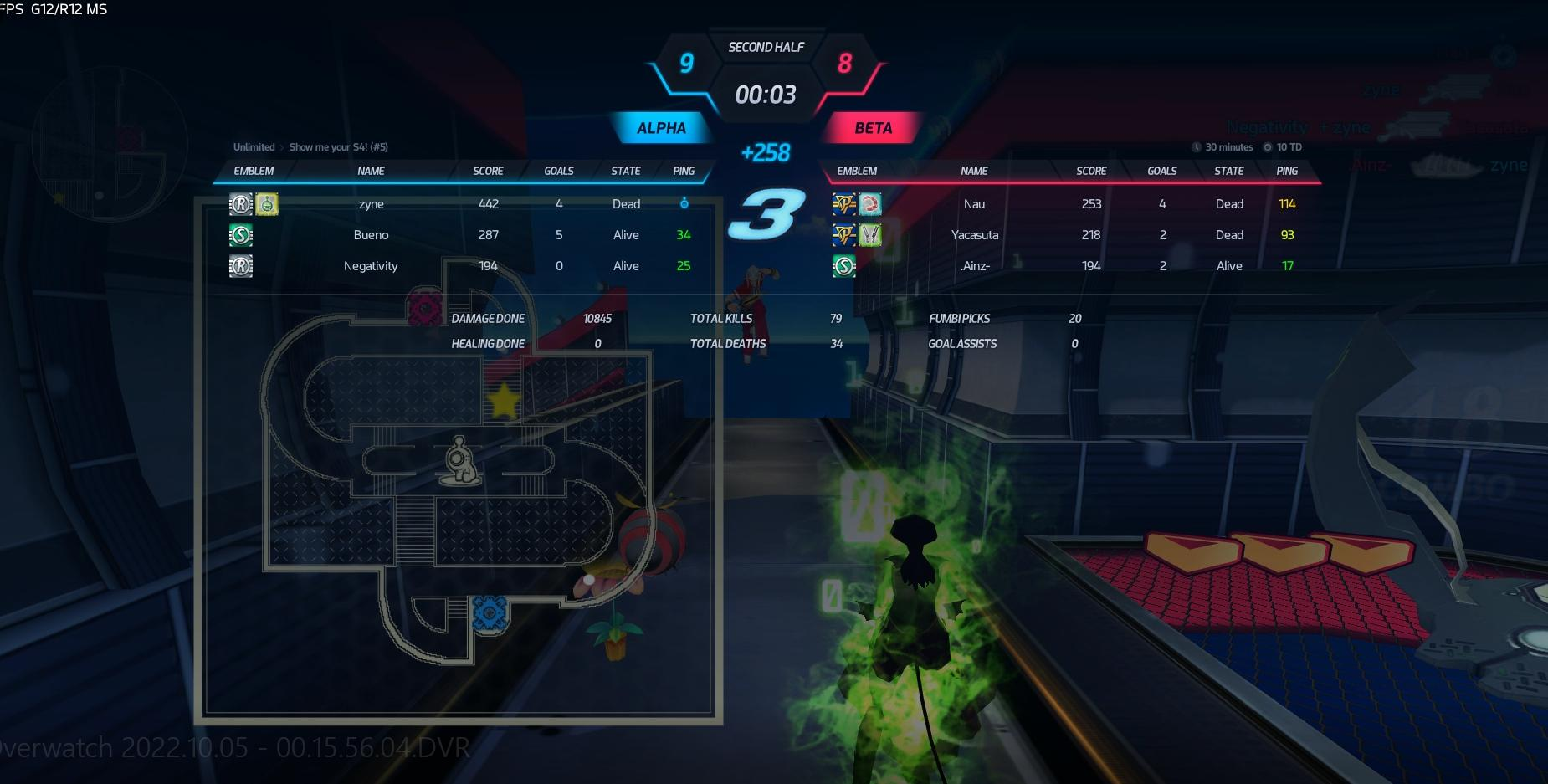The width and height of the screenshot is (1548, 784).
Task: Click the yellow star marker on map
Action: pos(505,401)
